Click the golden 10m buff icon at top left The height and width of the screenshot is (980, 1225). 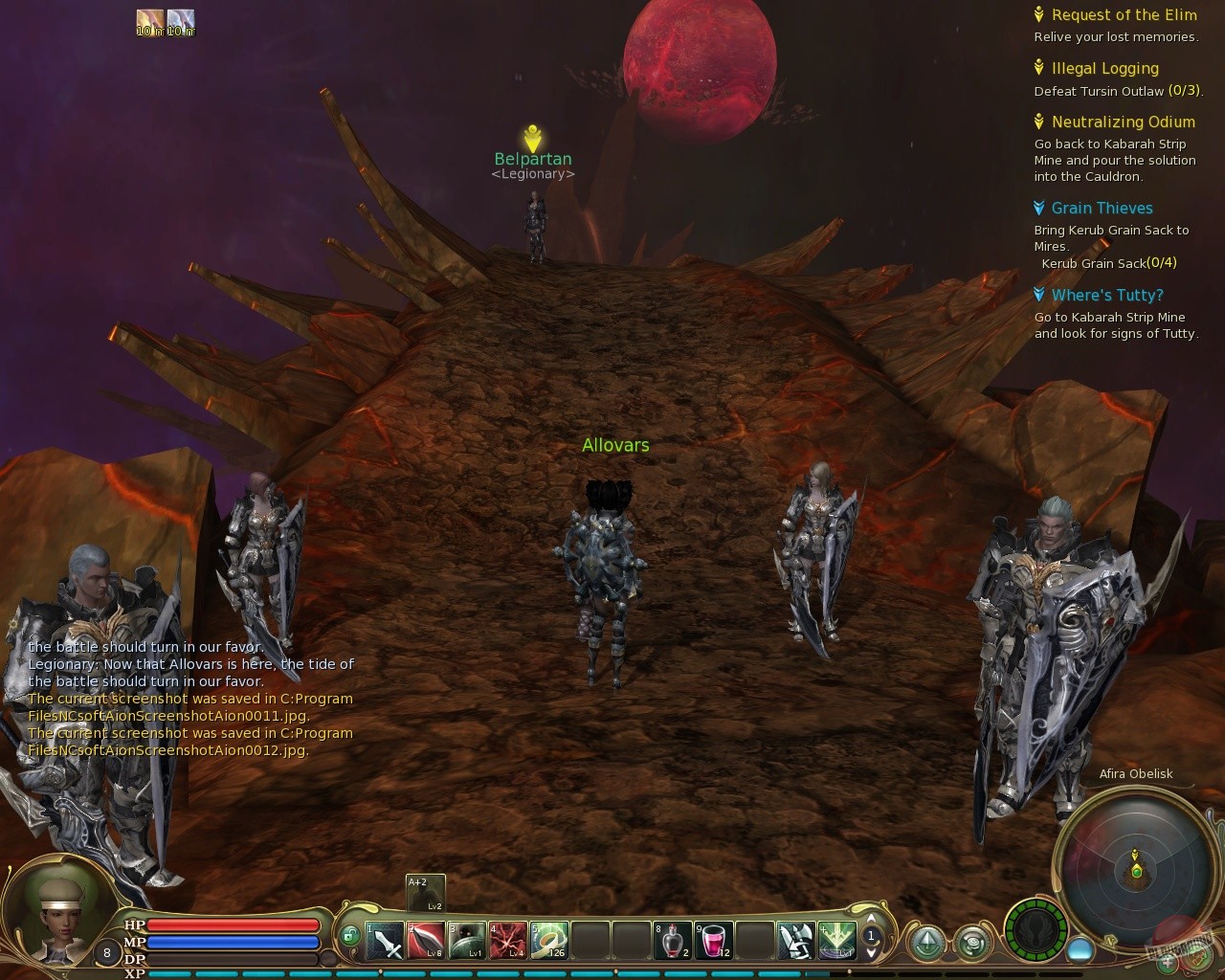[150, 21]
